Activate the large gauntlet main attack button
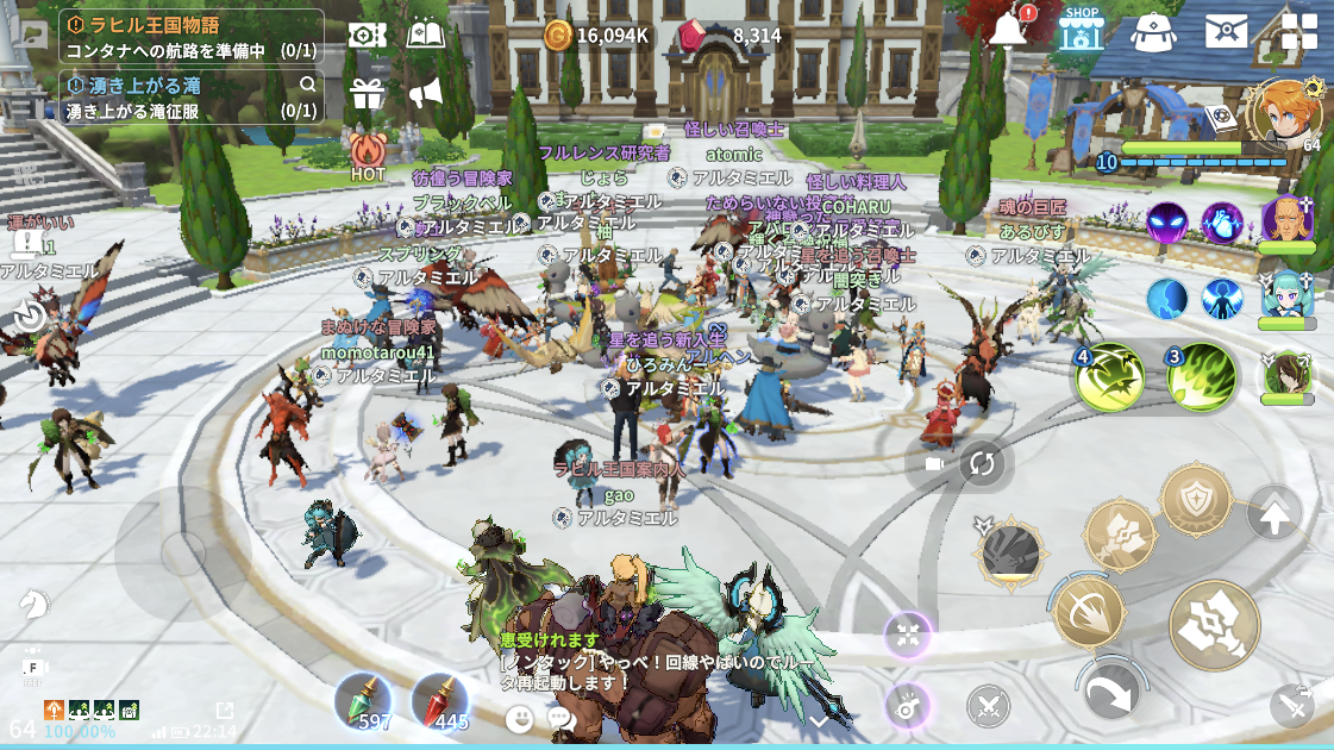The width and height of the screenshot is (1334, 750). (1214, 625)
